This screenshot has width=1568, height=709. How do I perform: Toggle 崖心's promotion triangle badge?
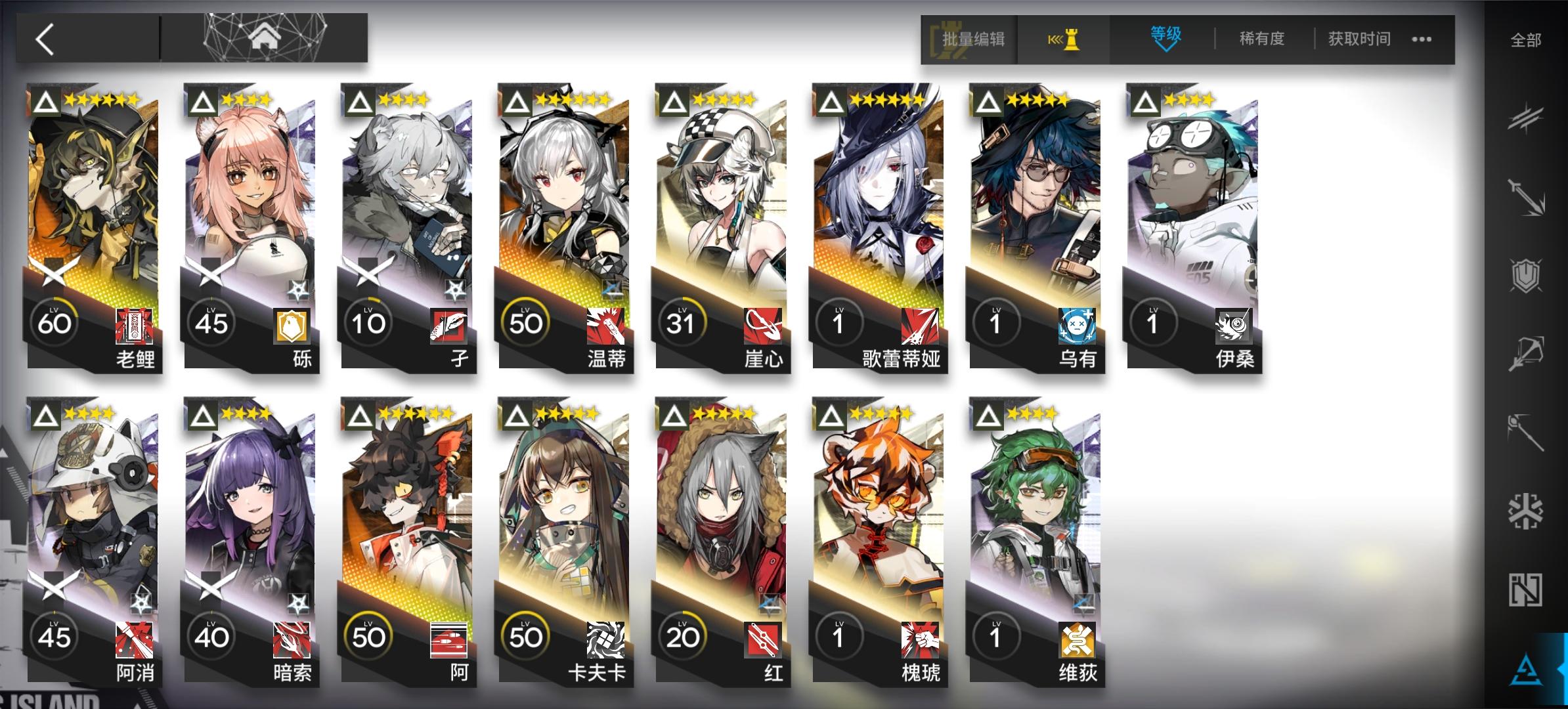(x=675, y=102)
